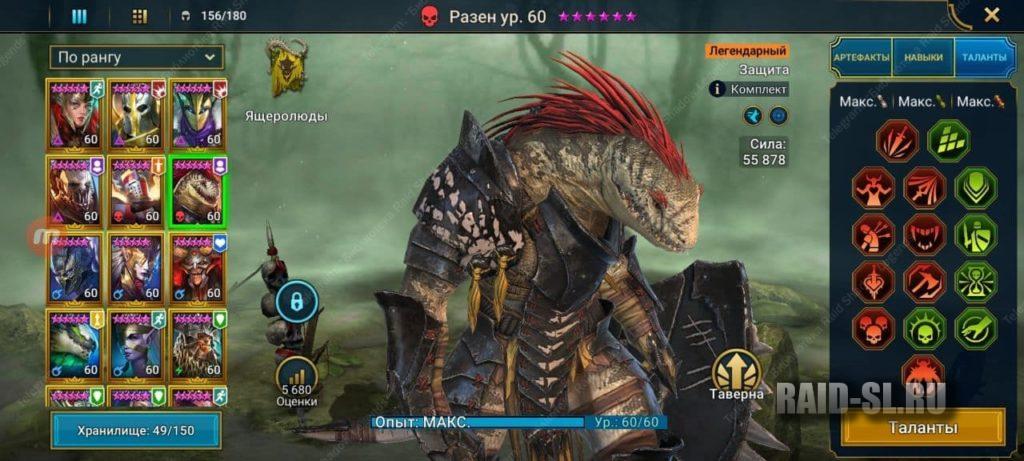The width and height of the screenshot is (1024, 461).
Task: Open the По рангу sorting dropdown
Action: (137, 57)
